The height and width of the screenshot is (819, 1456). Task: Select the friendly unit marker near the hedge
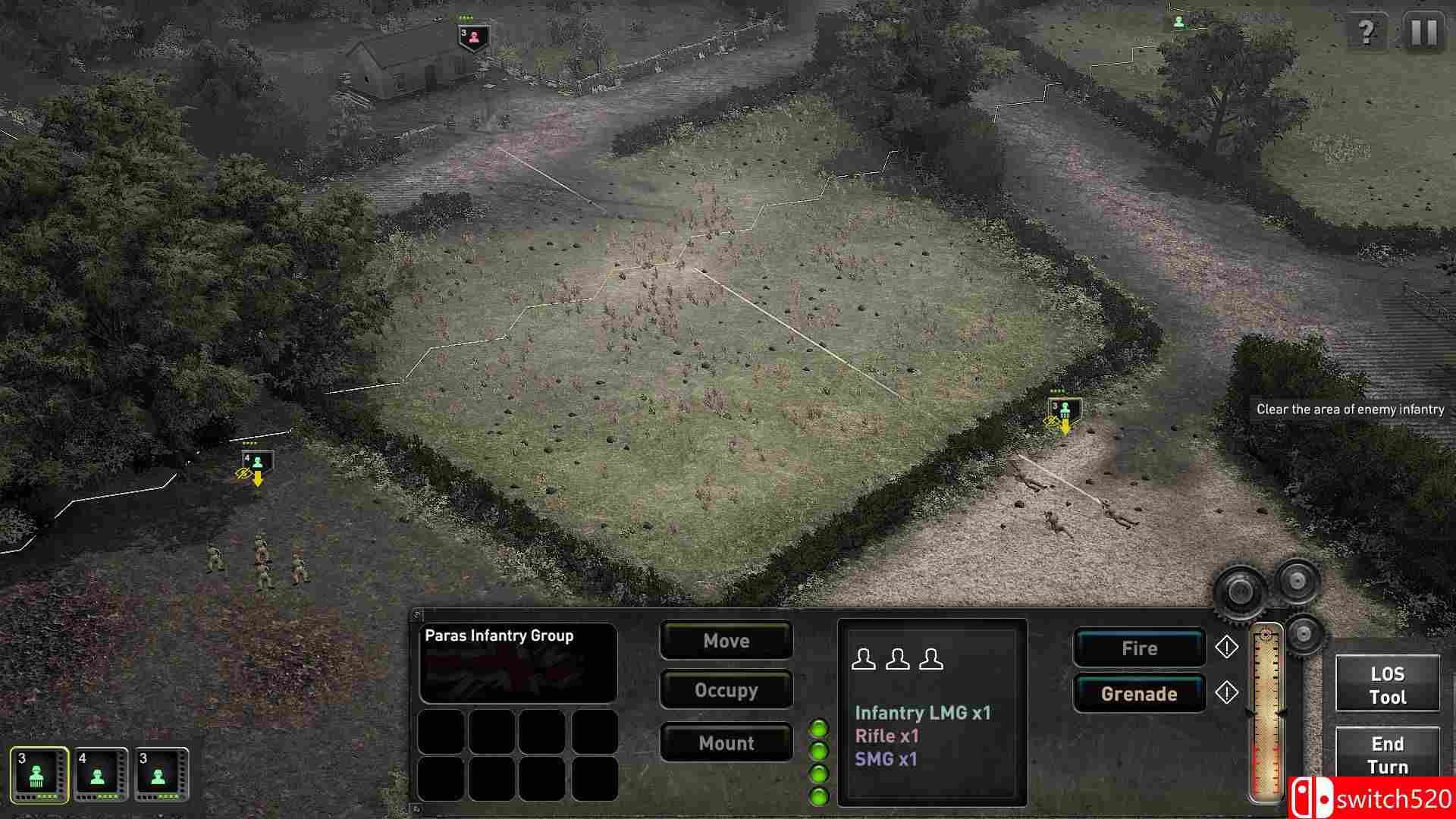click(1065, 410)
